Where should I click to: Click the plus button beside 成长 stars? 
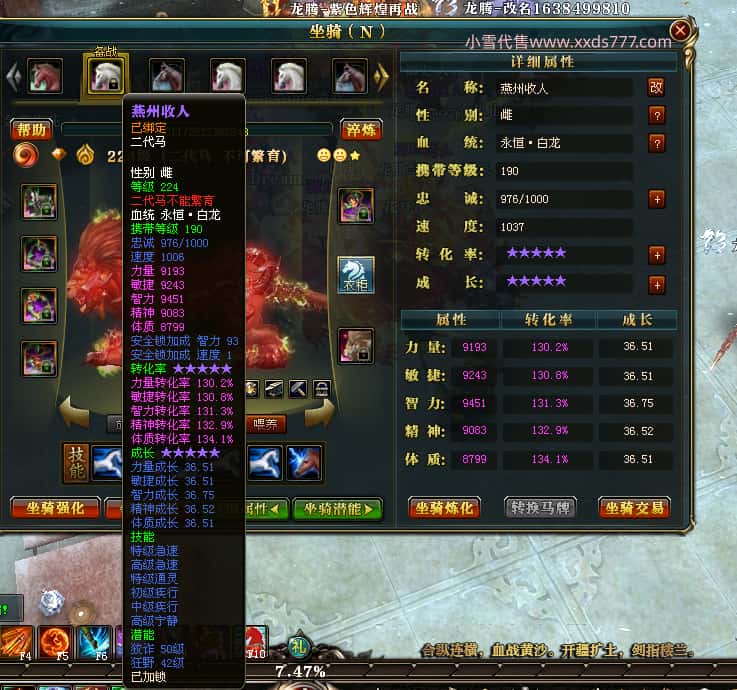(656, 285)
